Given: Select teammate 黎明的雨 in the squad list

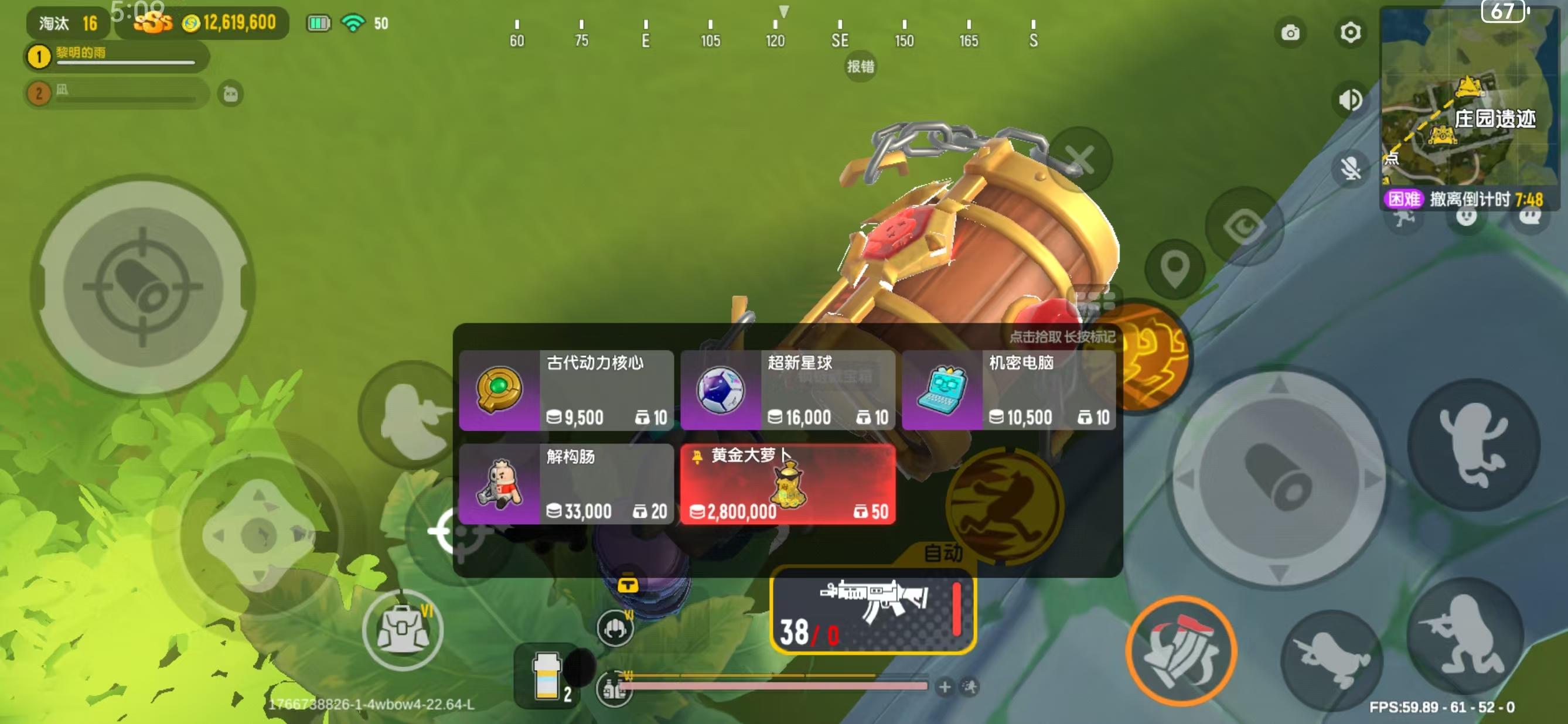Looking at the screenshot, I should tap(115, 58).
